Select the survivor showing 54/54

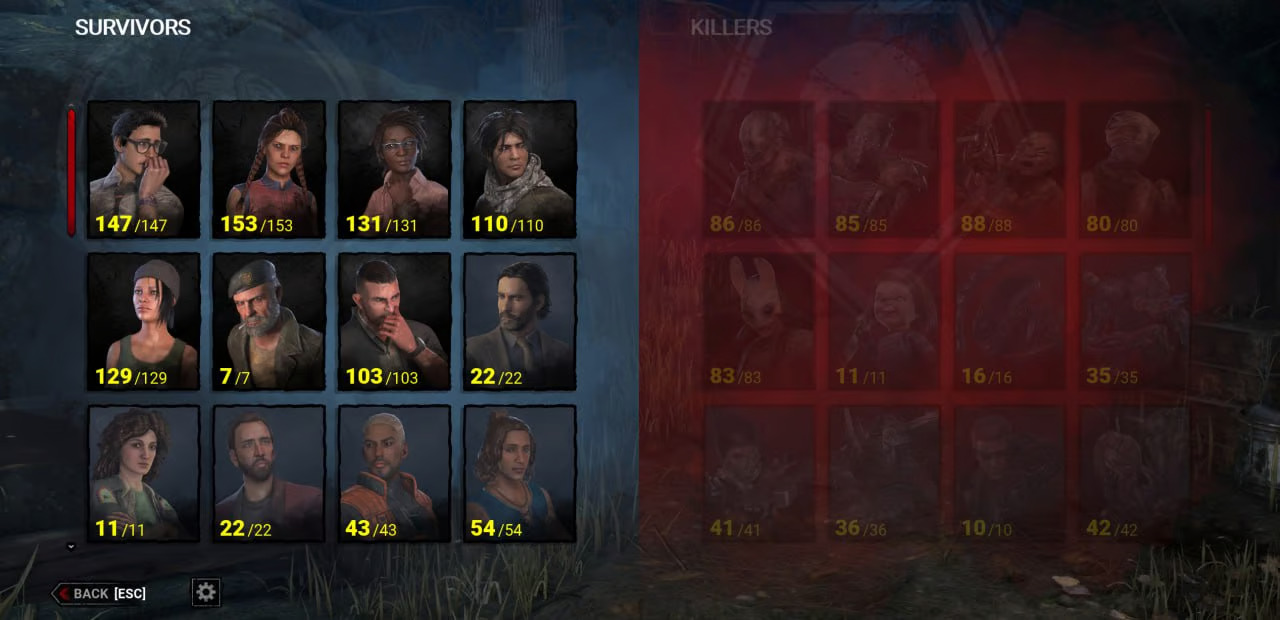tap(519, 473)
